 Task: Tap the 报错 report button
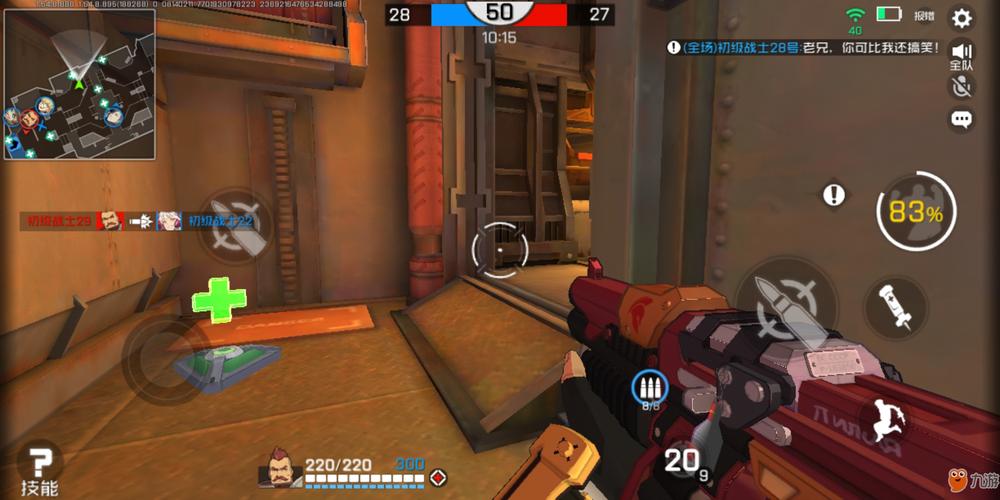[924, 16]
